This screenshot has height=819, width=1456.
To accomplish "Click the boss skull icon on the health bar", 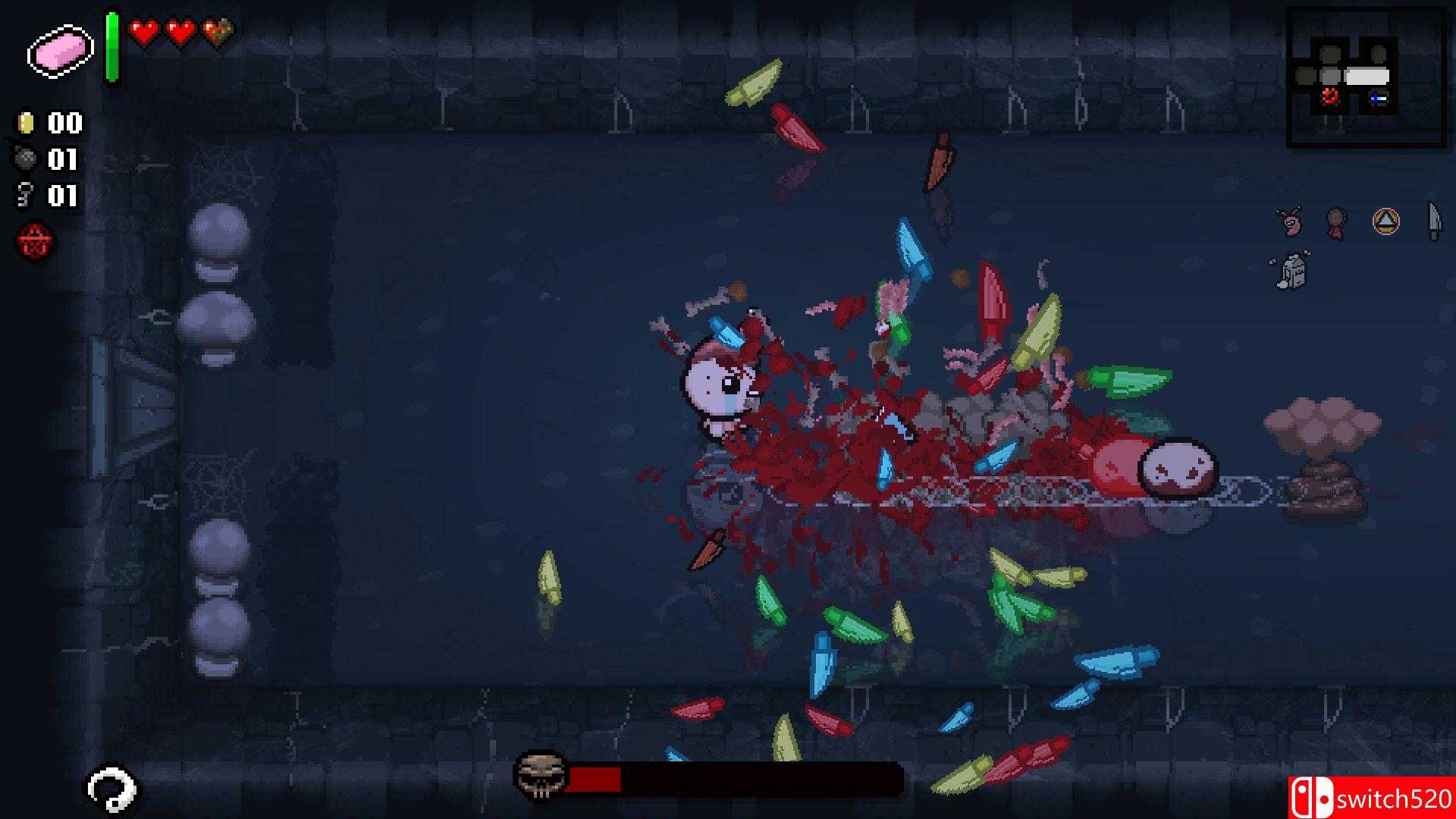I will (x=541, y=775).
